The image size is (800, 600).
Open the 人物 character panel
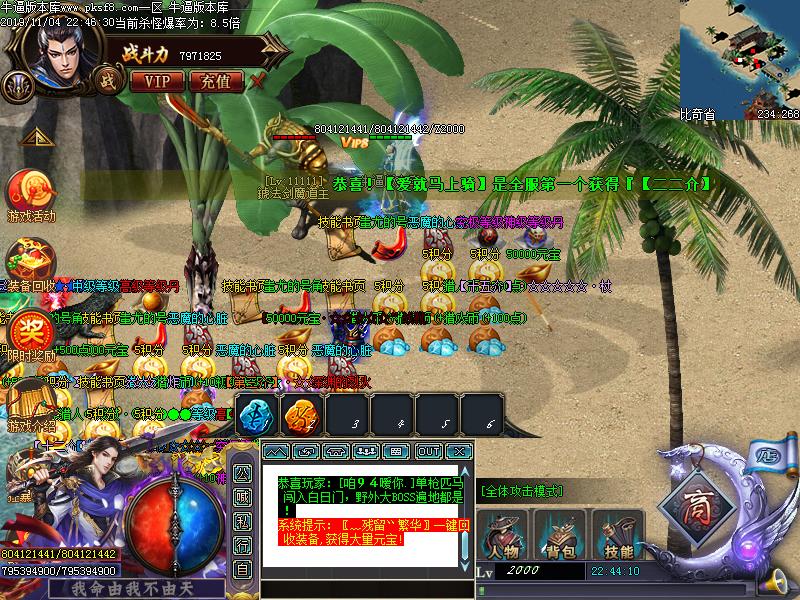502,535
